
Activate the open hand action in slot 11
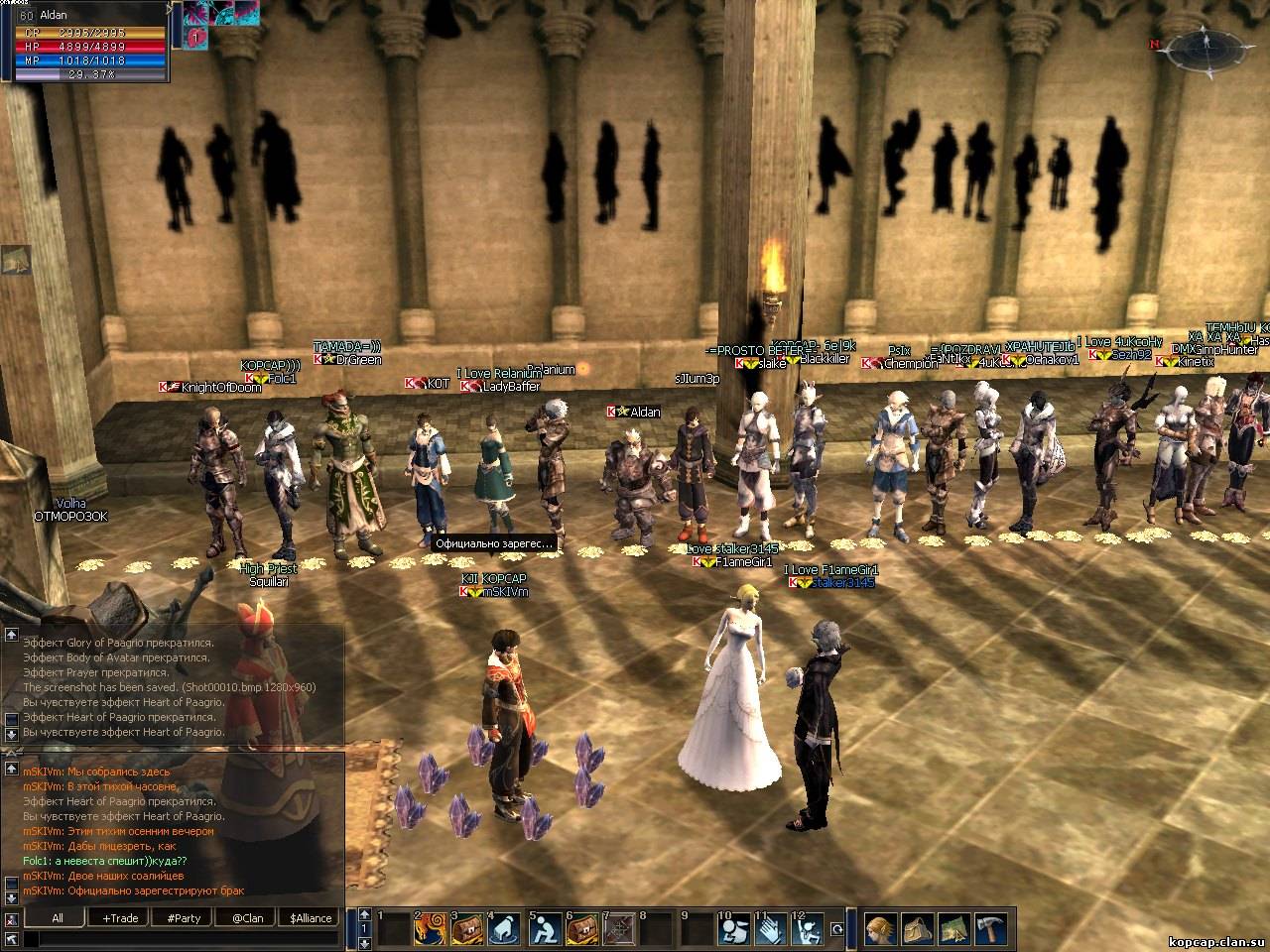point(770,930)
